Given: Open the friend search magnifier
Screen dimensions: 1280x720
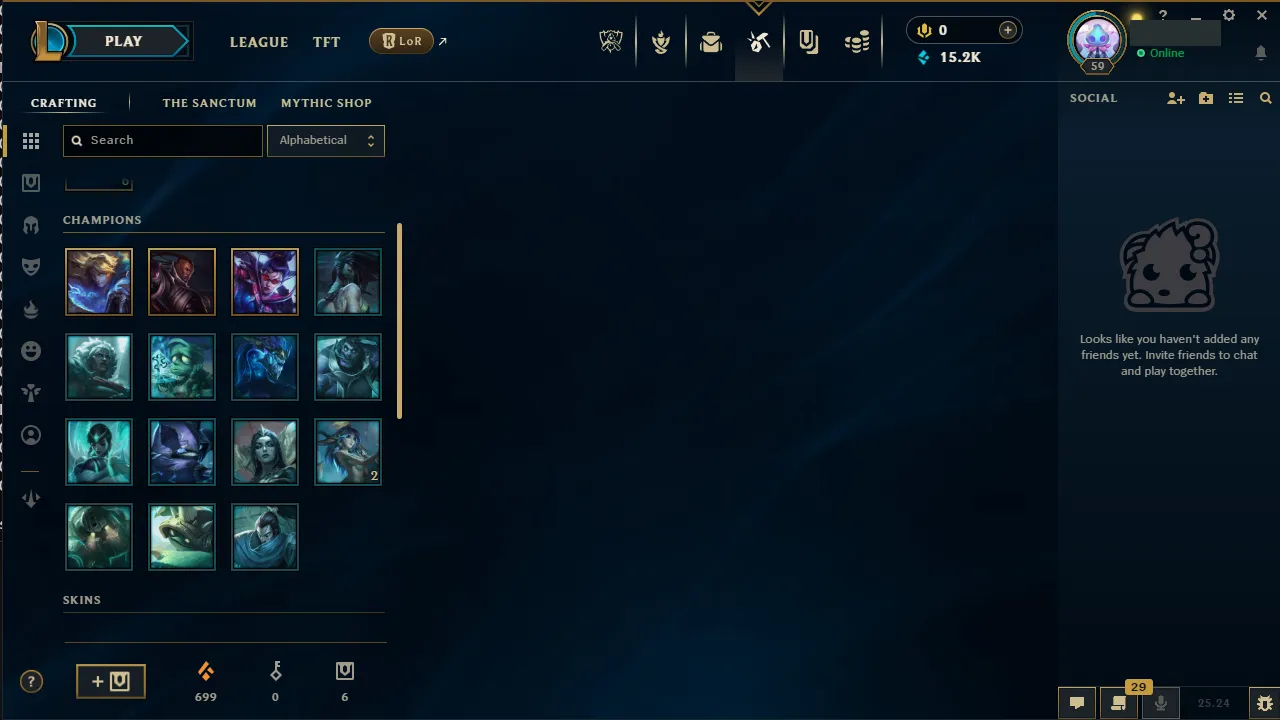Looking at the screenshot, I should point(1266,98).
